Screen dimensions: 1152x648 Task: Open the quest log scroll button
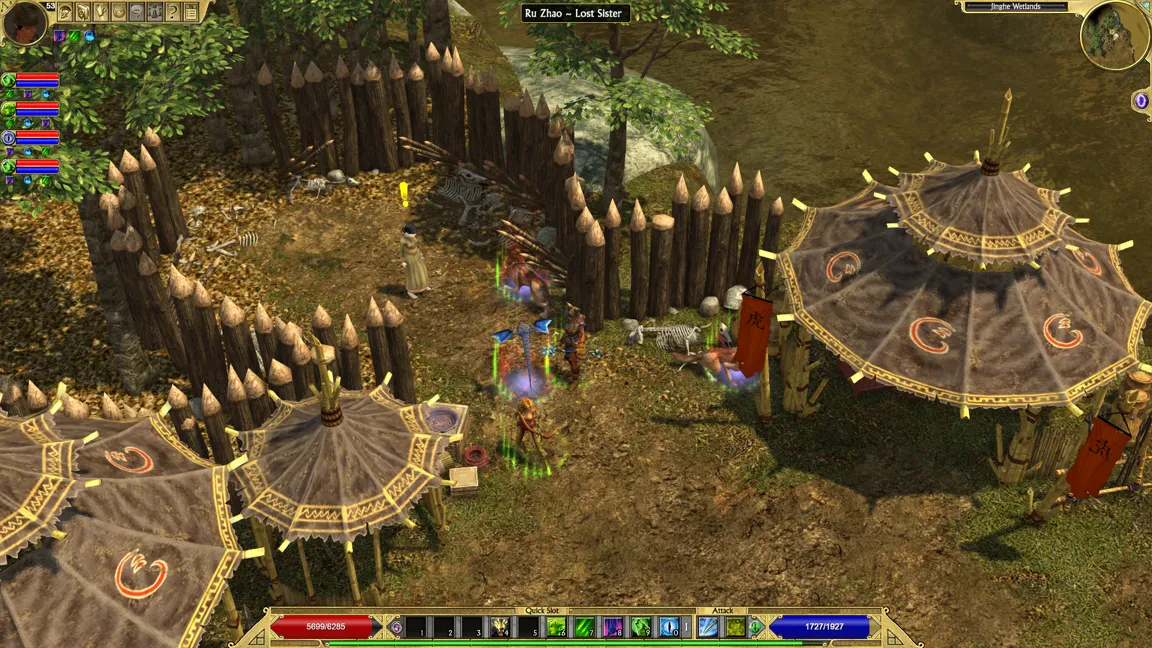point(83,12)
